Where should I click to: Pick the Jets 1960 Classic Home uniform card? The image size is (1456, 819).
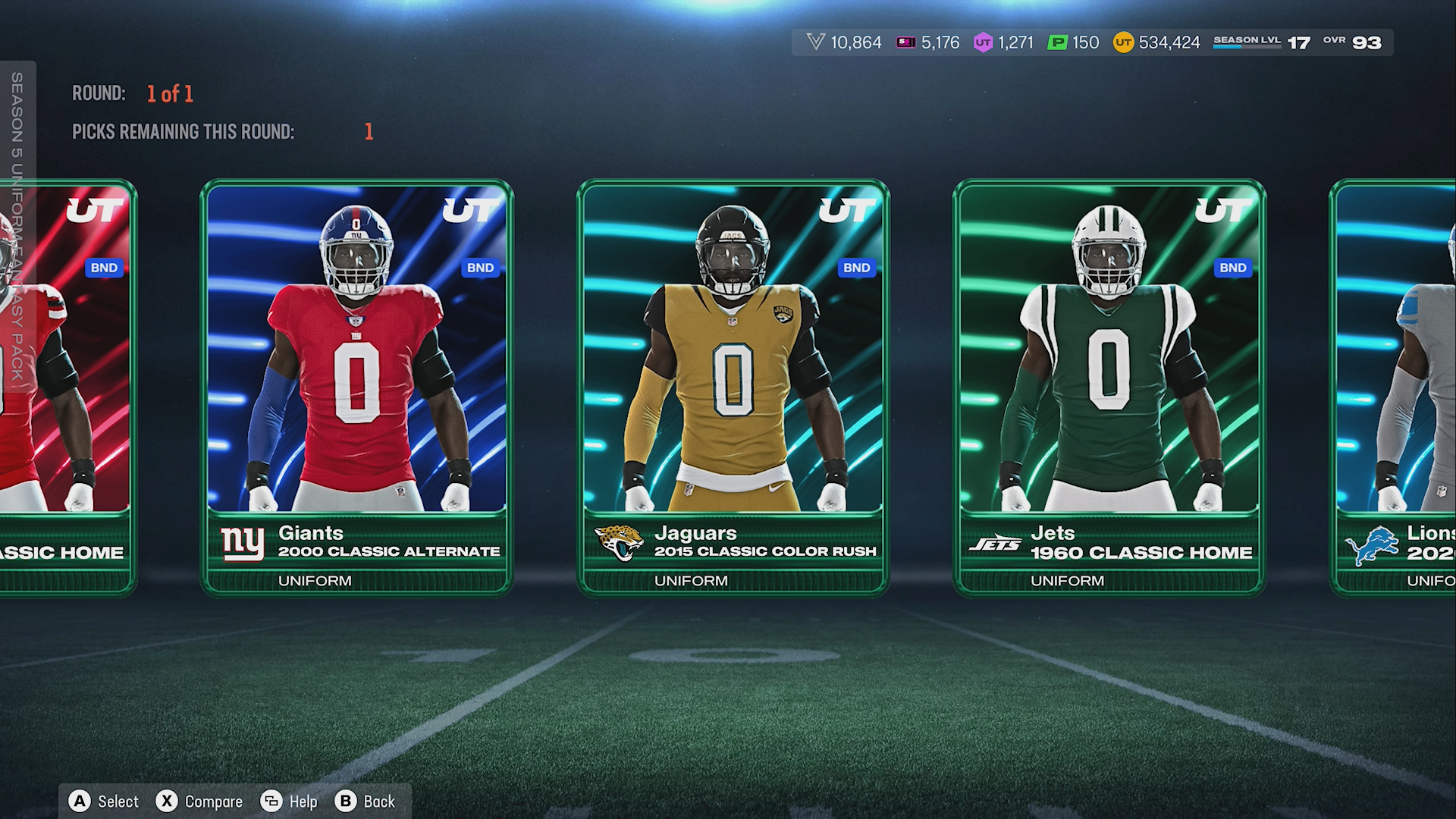pyautogui.click(x=1109, y=387)
